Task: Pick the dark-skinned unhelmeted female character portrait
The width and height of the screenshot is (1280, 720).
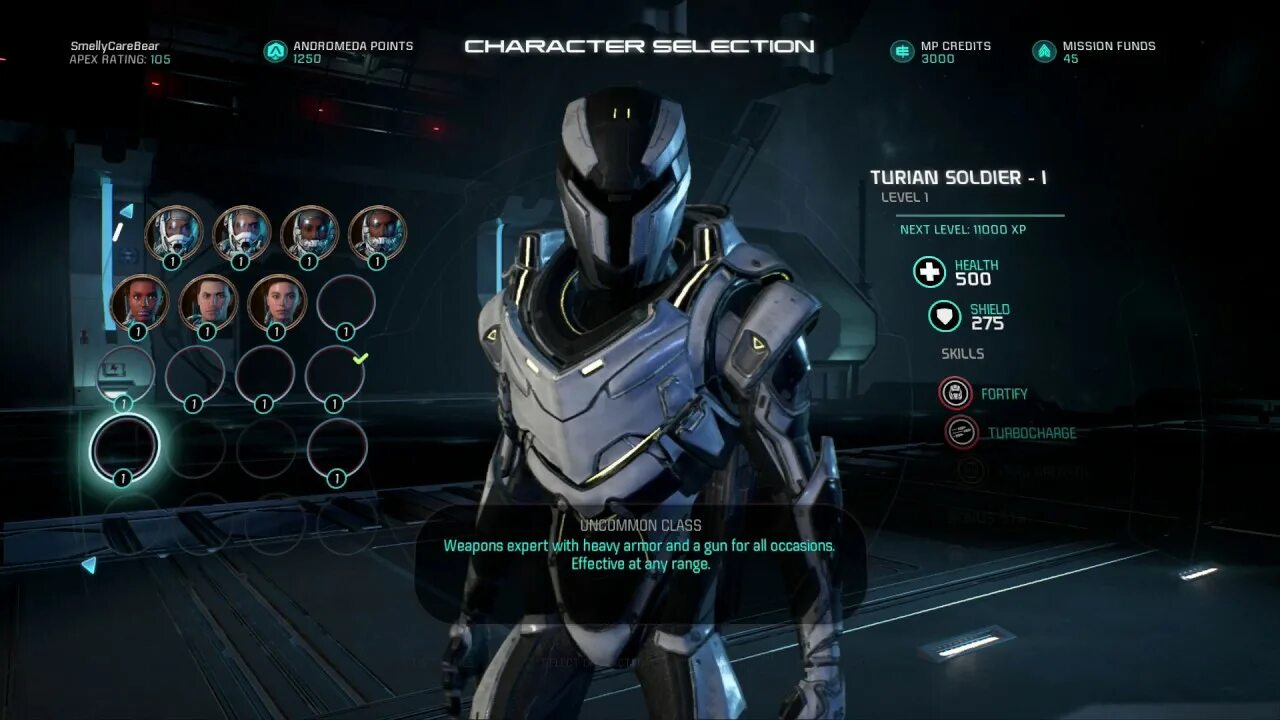Action: (x=139, y=301)
